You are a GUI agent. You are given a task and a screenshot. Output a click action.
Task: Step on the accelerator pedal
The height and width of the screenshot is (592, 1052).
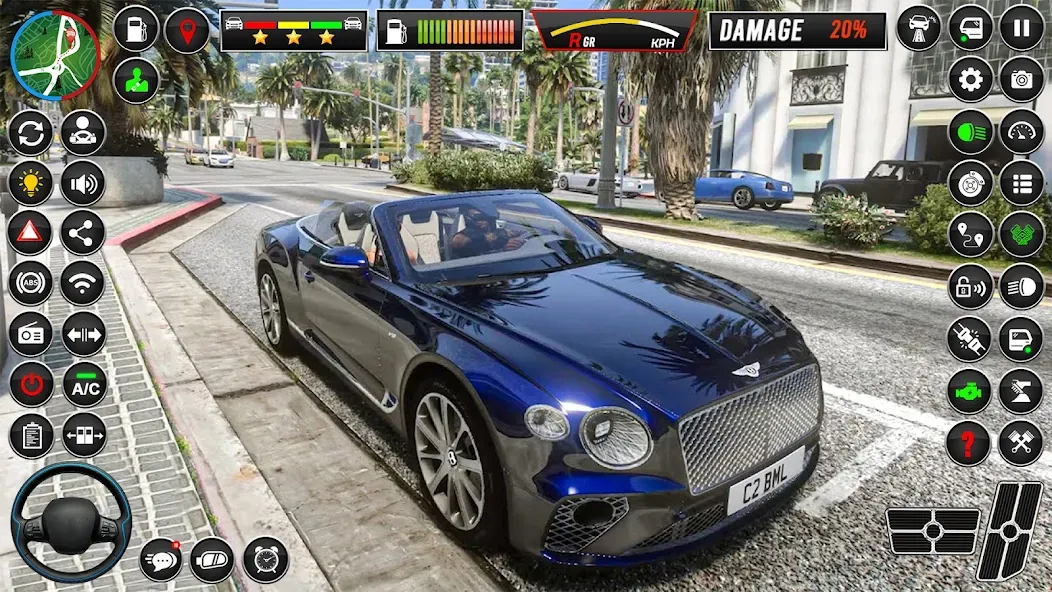[1009, 530]
